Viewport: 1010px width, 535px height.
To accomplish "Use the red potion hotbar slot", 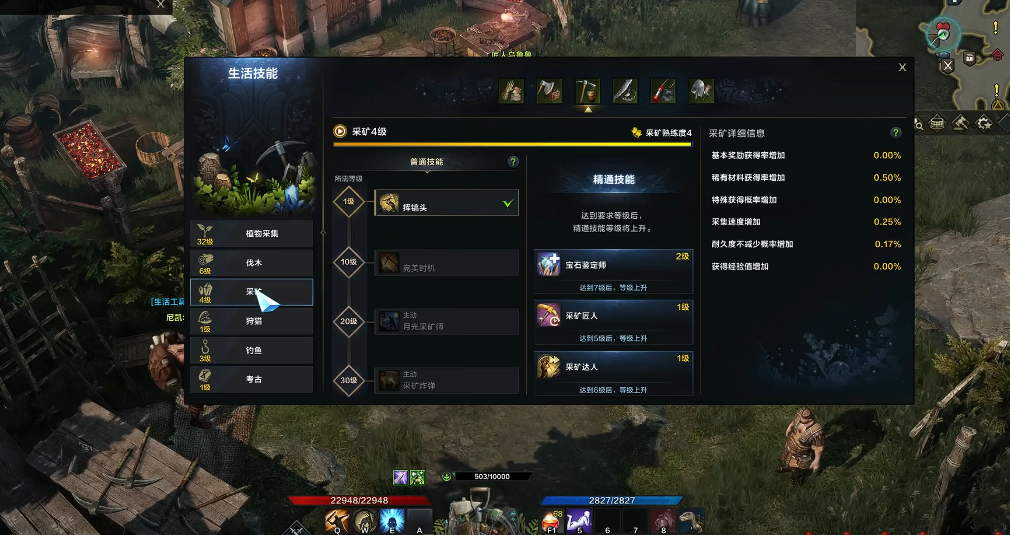I will [x=551, y=520].
